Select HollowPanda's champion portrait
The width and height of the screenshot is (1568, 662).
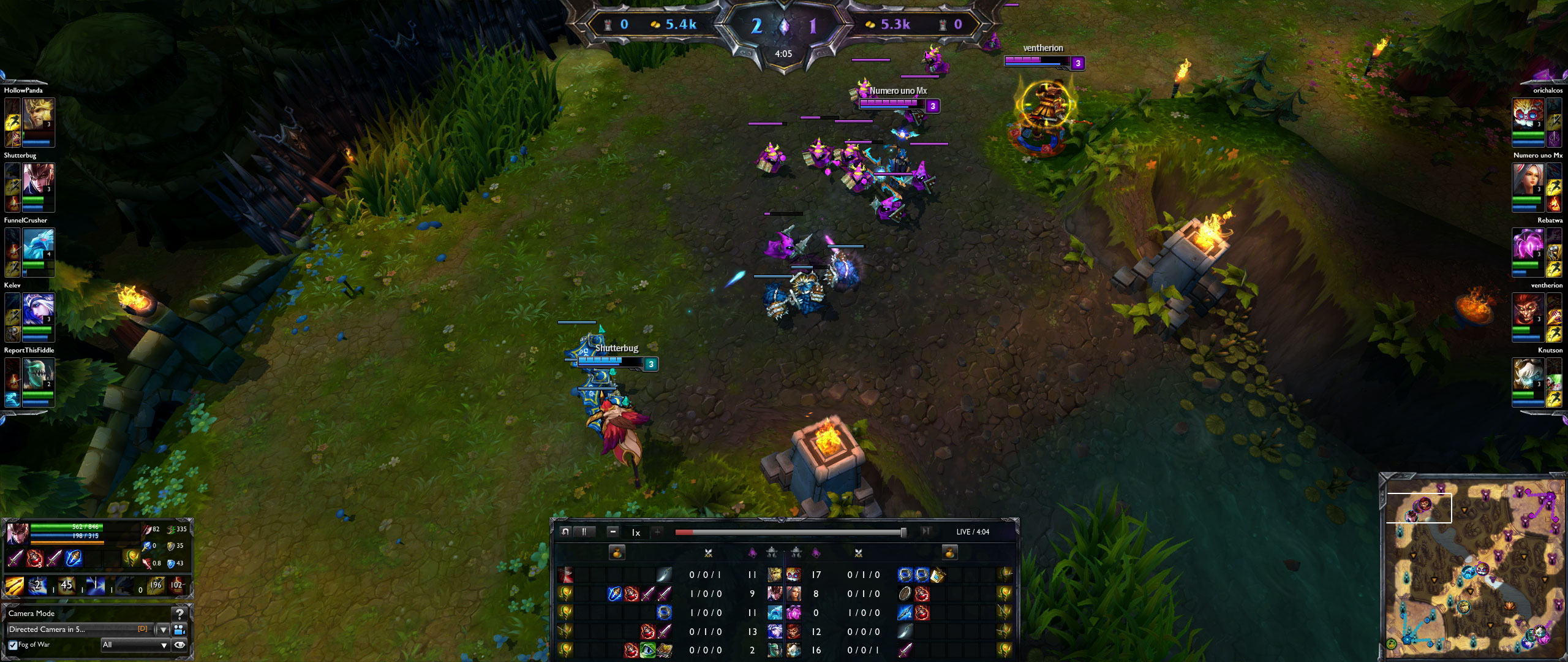pyautogui.click(x=38, y=114)
